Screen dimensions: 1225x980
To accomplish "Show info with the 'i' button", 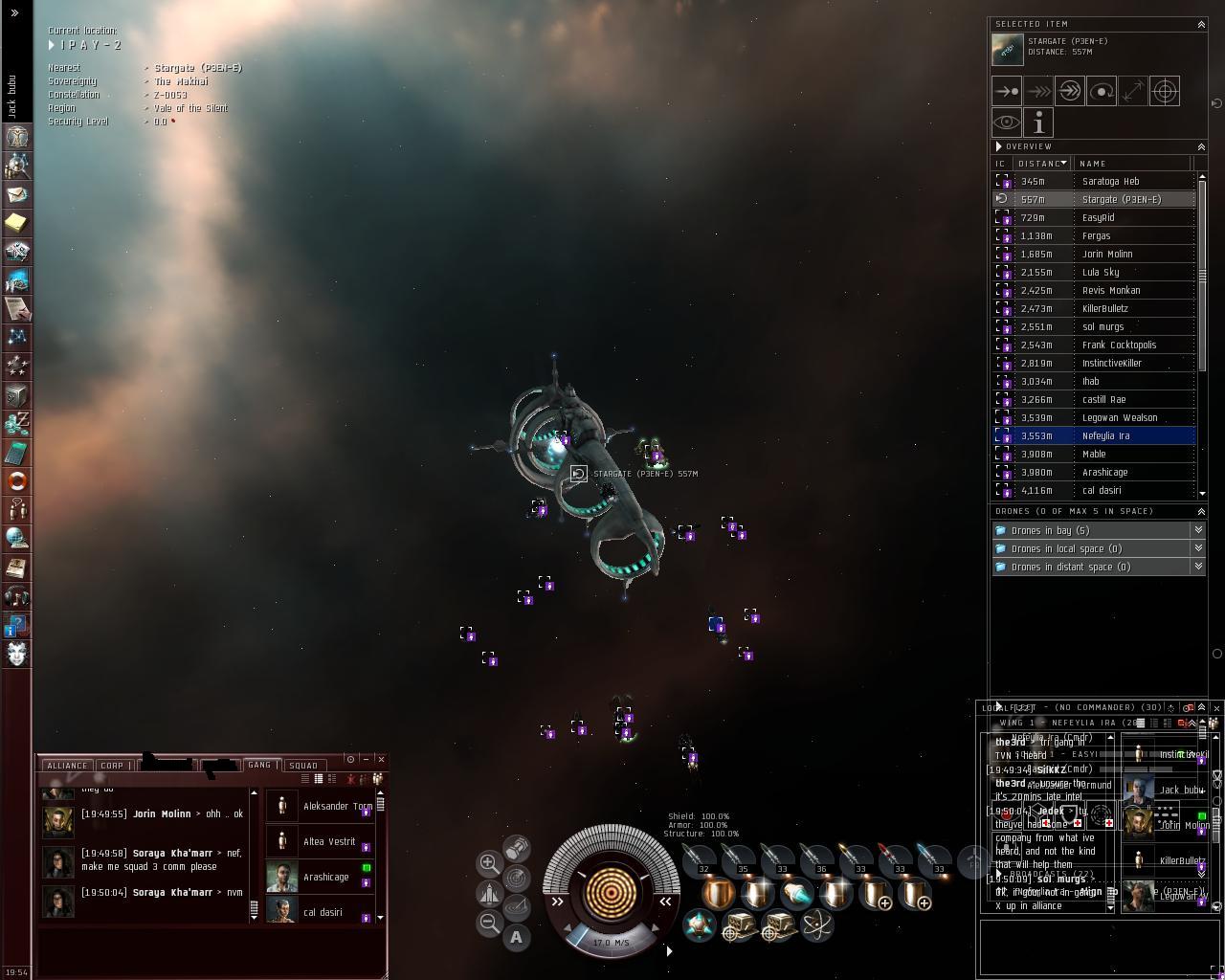I will pyautogui.click(x=1038, y=122).
